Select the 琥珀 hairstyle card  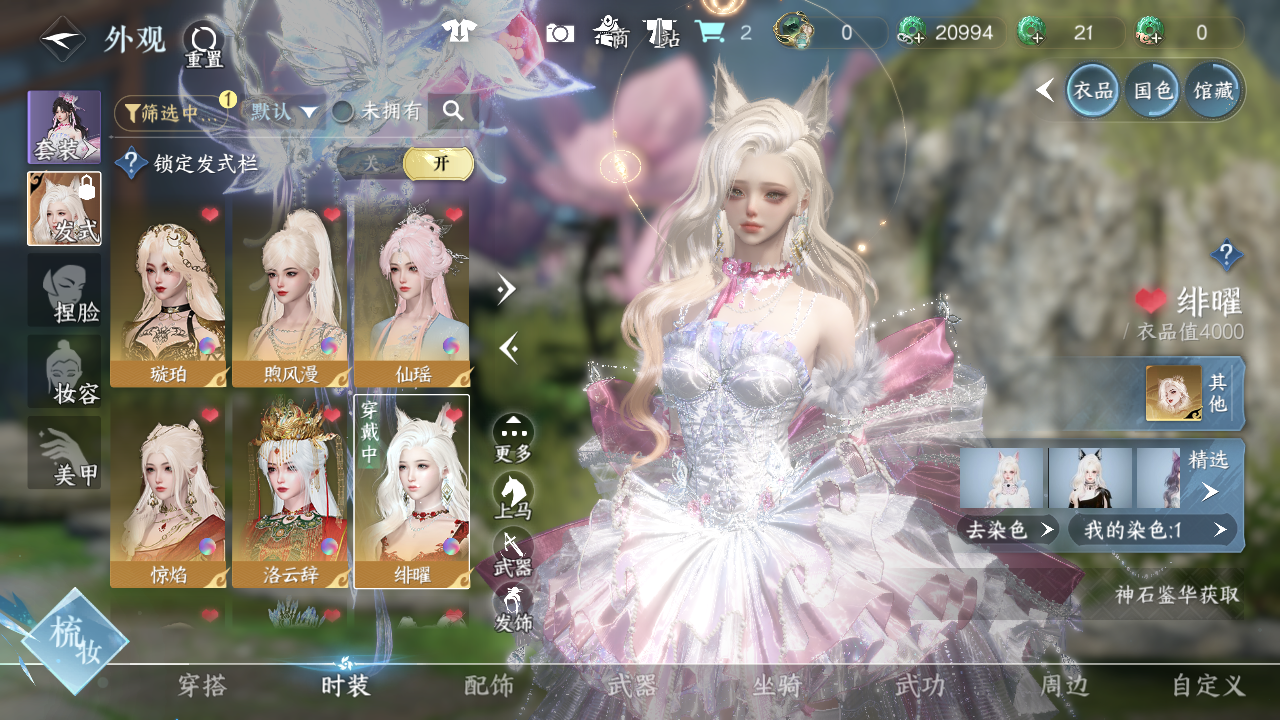click(168, 295)
